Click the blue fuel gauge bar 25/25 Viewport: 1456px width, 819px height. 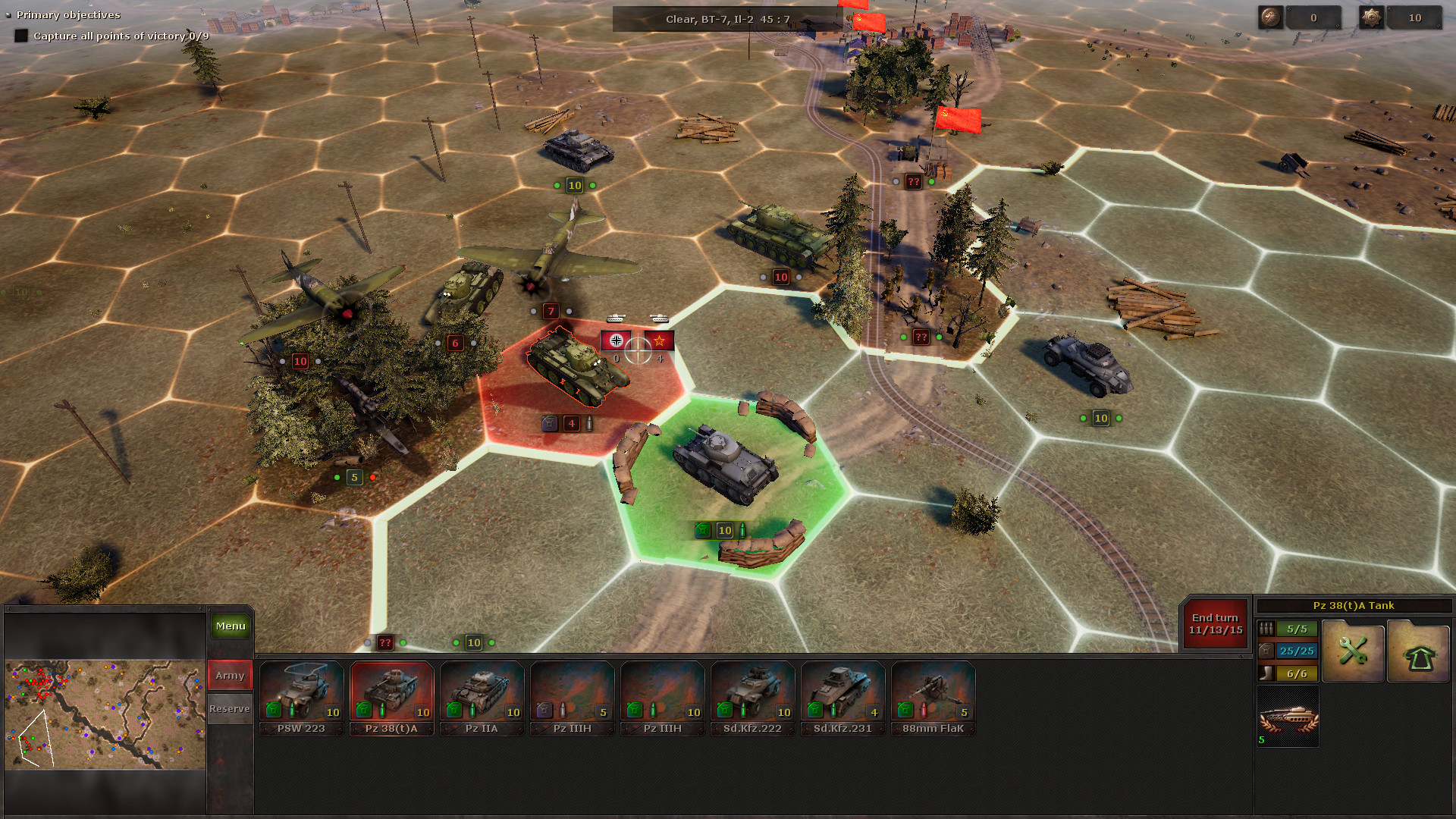tap(1298, 651)
